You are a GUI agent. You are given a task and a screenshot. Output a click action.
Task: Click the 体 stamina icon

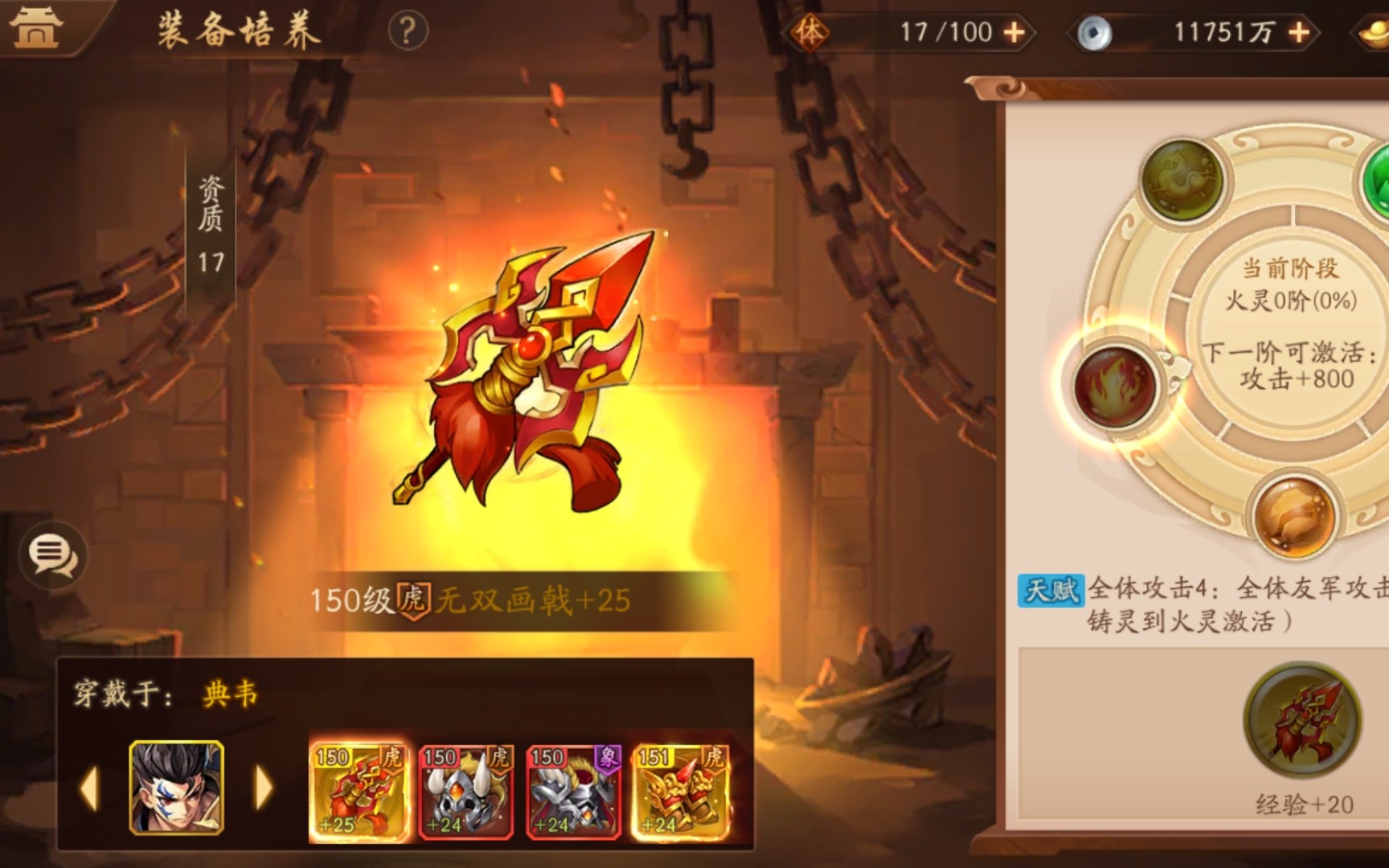pyautogui.click(x=813, y=32)
